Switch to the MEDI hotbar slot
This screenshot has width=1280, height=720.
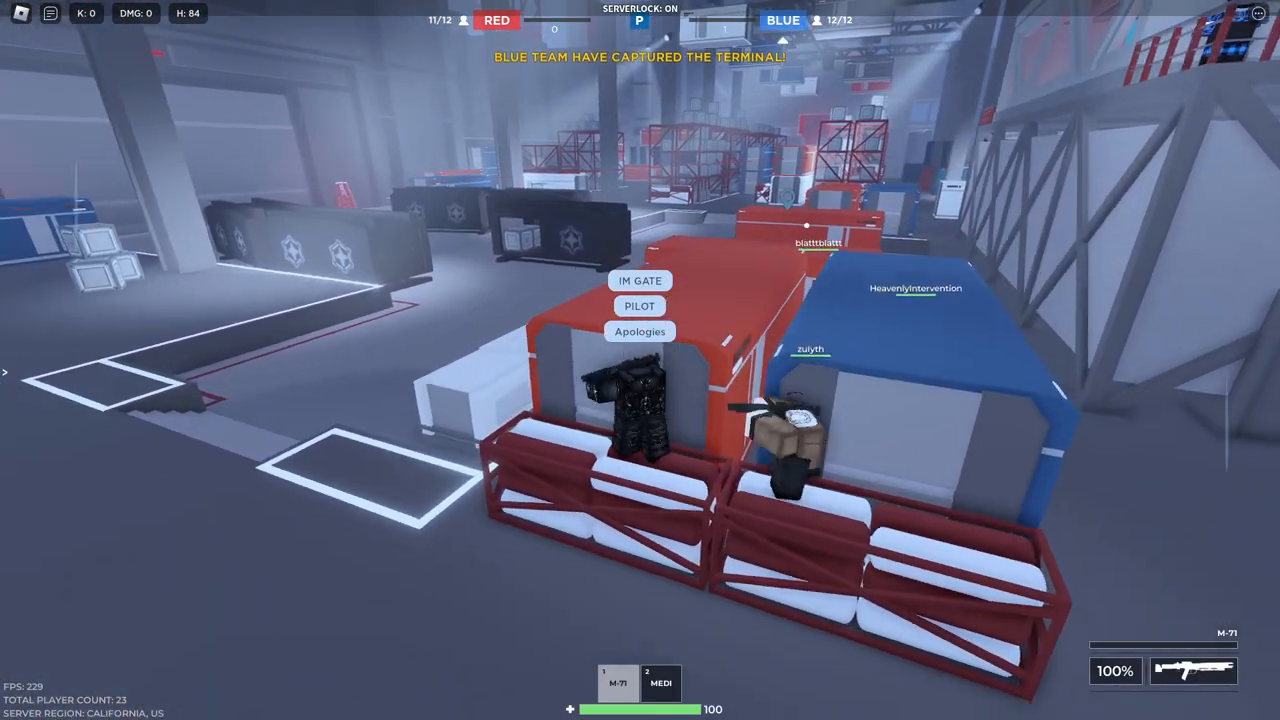[x=660, y=681]
